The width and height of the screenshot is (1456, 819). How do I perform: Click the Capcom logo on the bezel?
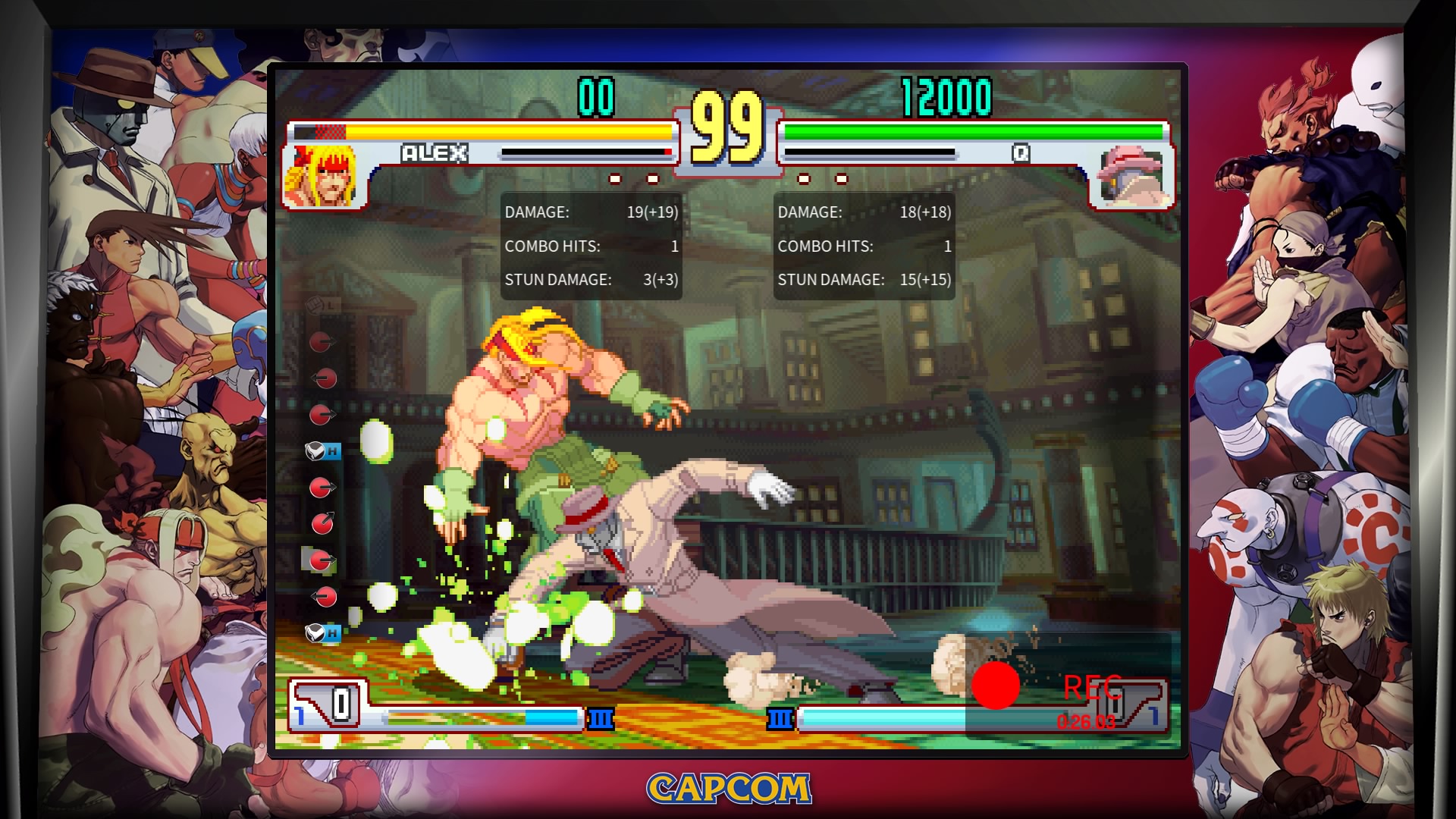coord(729,789)
